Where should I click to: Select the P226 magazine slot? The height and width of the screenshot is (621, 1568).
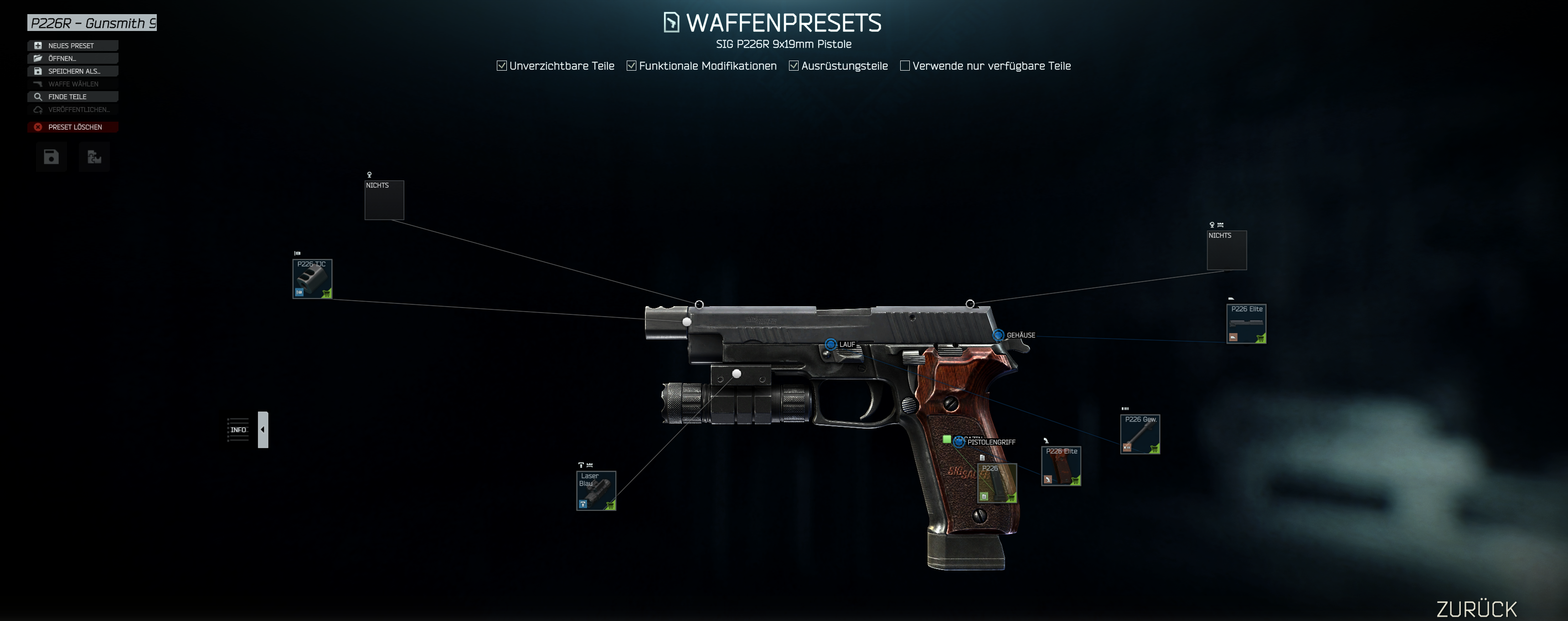(997, 483)
